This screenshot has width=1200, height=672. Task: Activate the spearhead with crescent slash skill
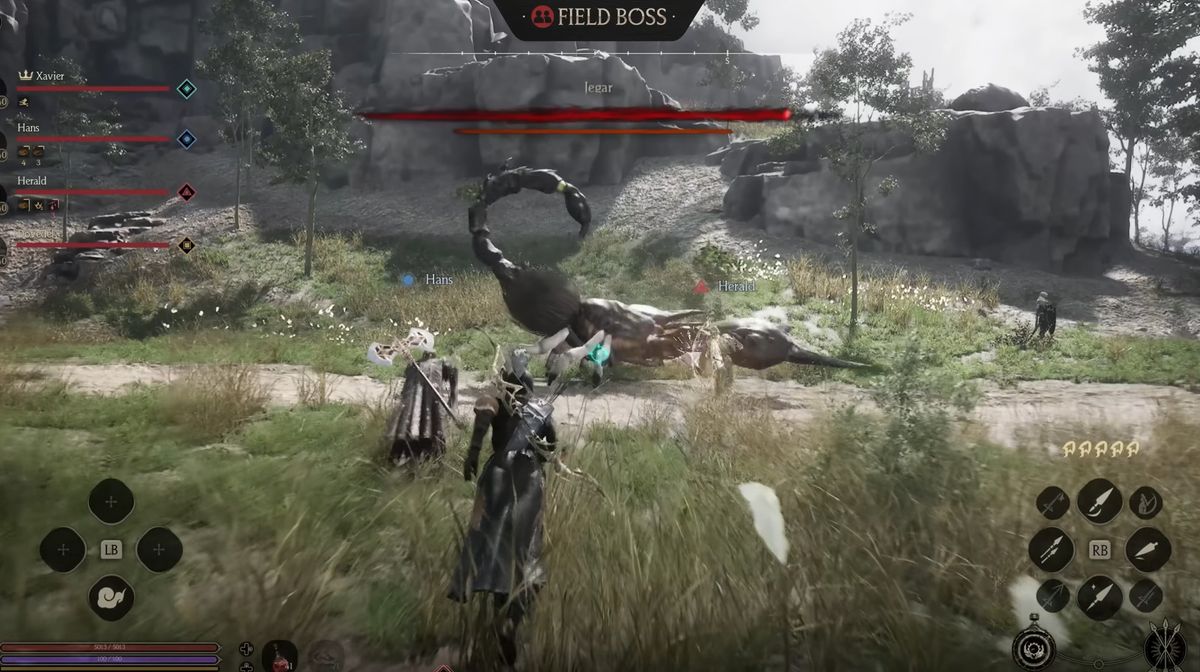coord(1099,500)
